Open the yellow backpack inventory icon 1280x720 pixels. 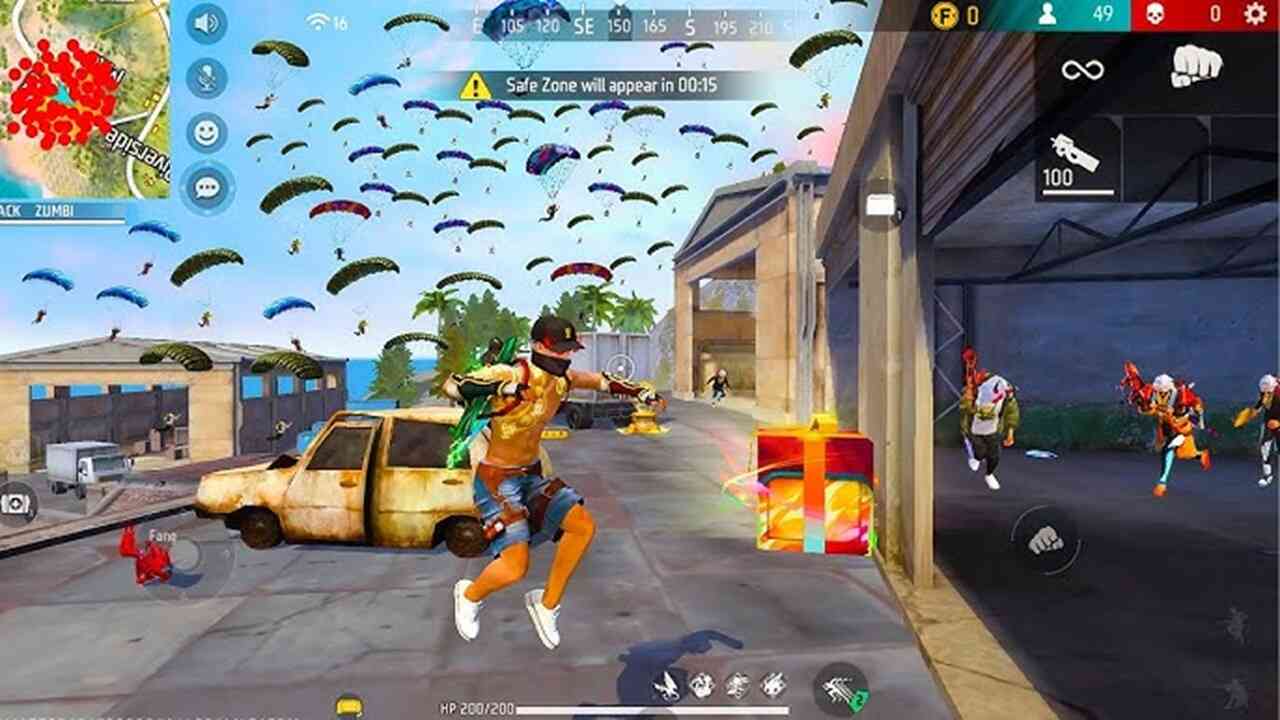(349, 706)
